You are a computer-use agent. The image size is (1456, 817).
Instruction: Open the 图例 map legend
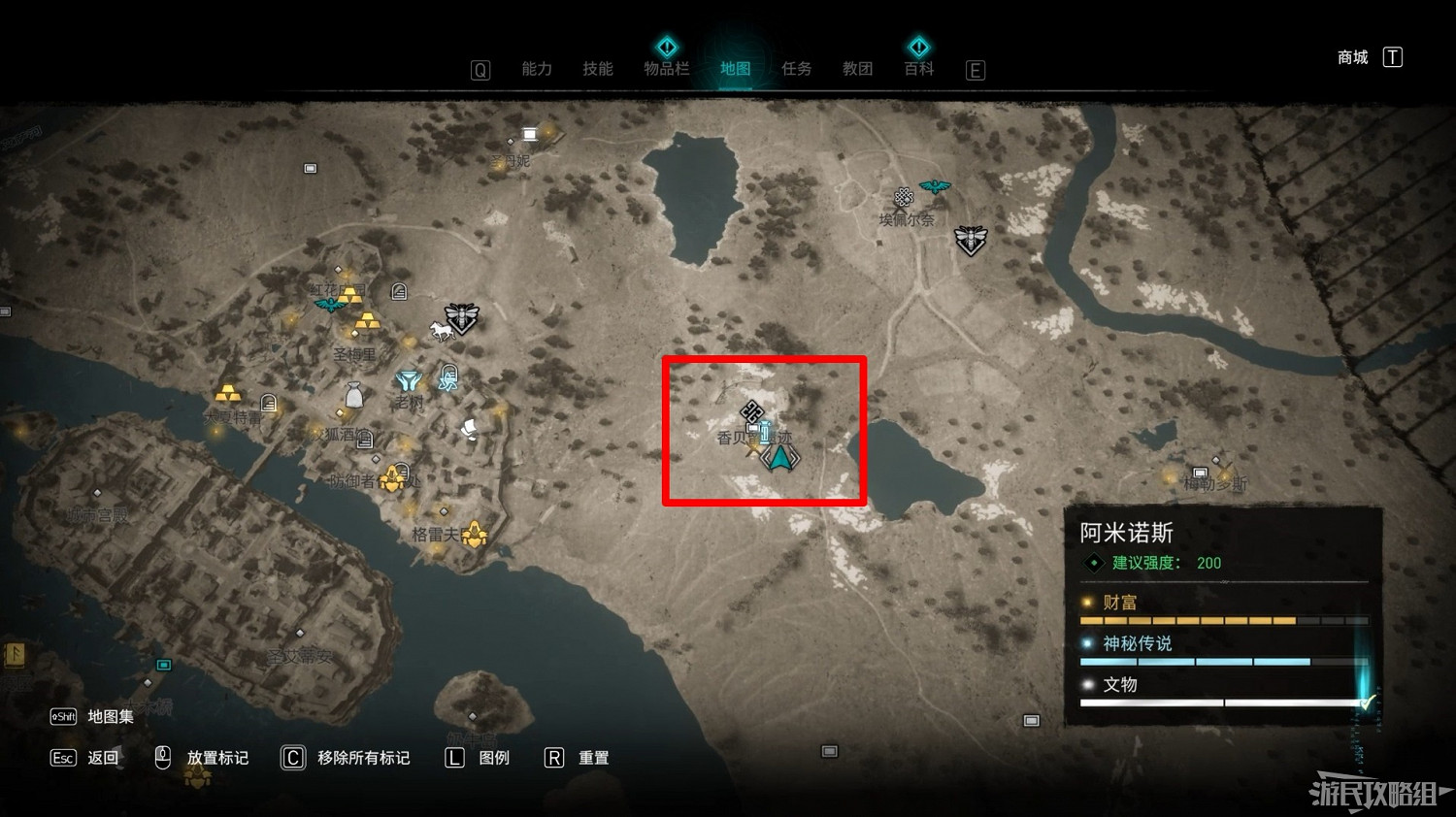(493, 758)
